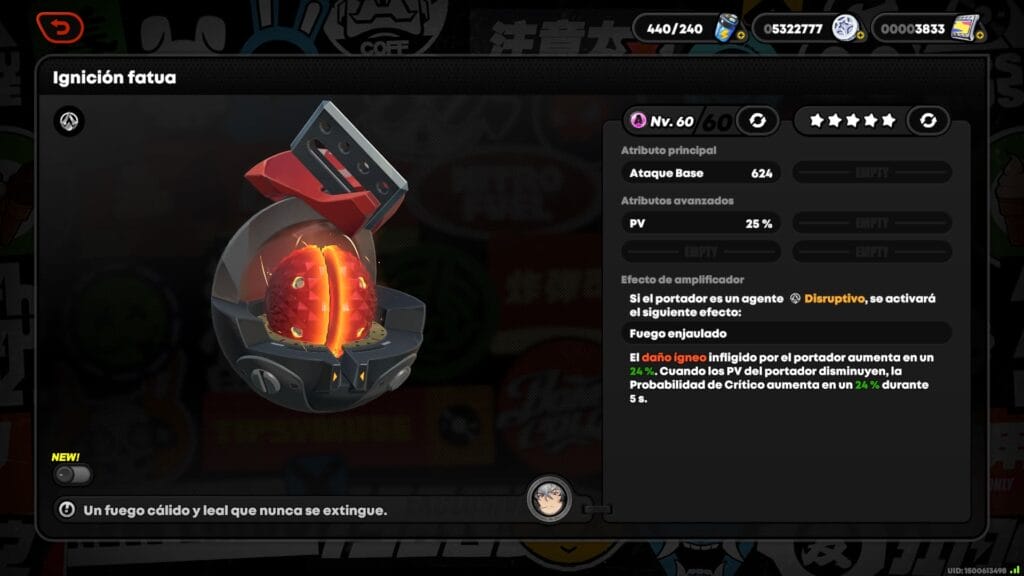Cycle the five-star rank preview
The image size is (1024, 576).
(x=928, y=121)
